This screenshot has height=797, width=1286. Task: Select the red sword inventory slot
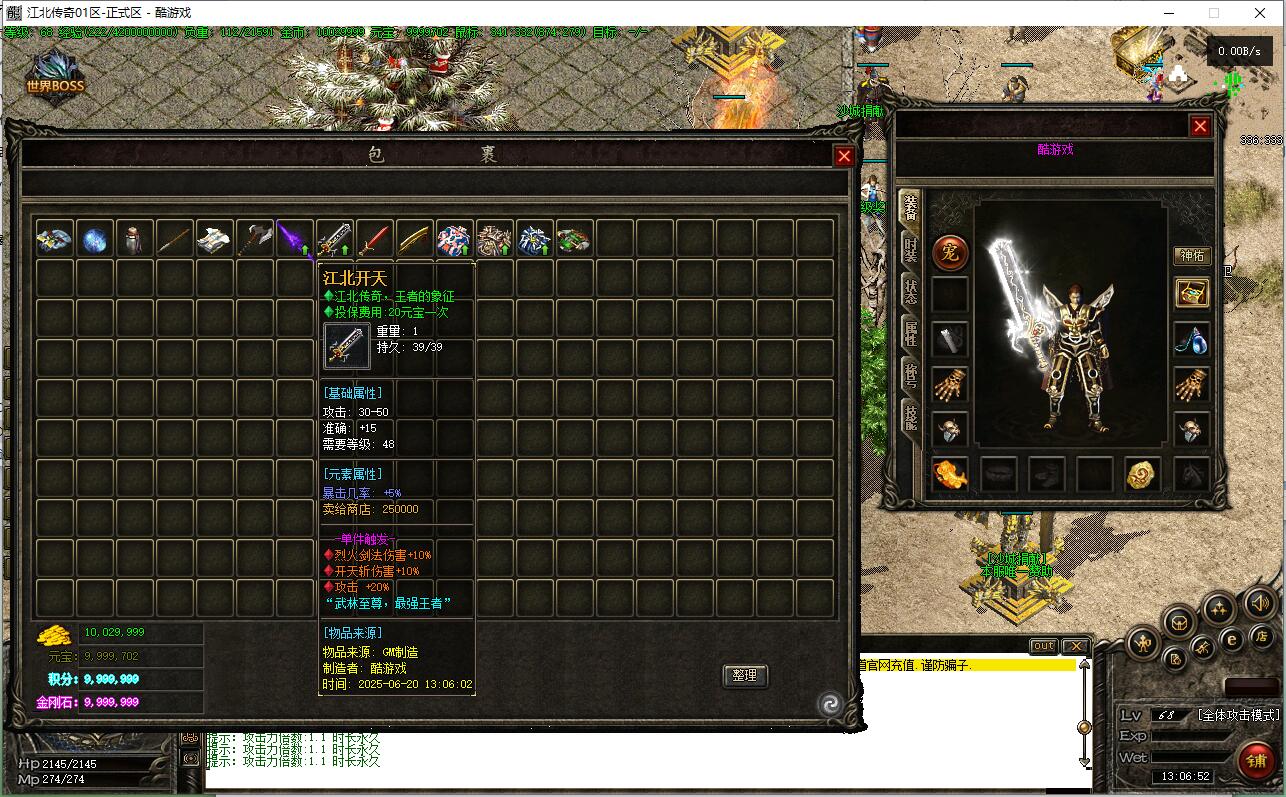coord(374,239)
